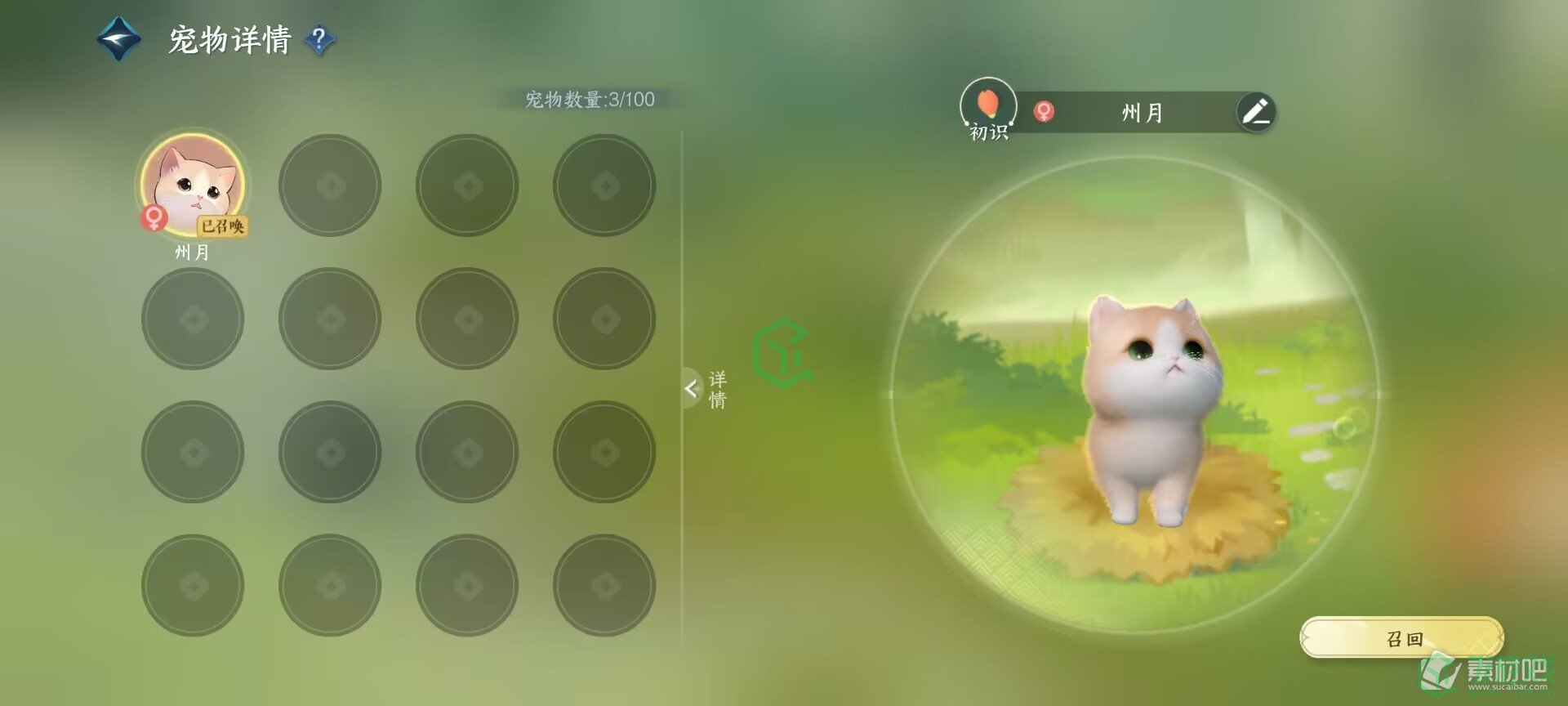Collapse the pet list with the left-pointing arrow
This screenshot has width=1568, height=706.
[x=692, y=390]
